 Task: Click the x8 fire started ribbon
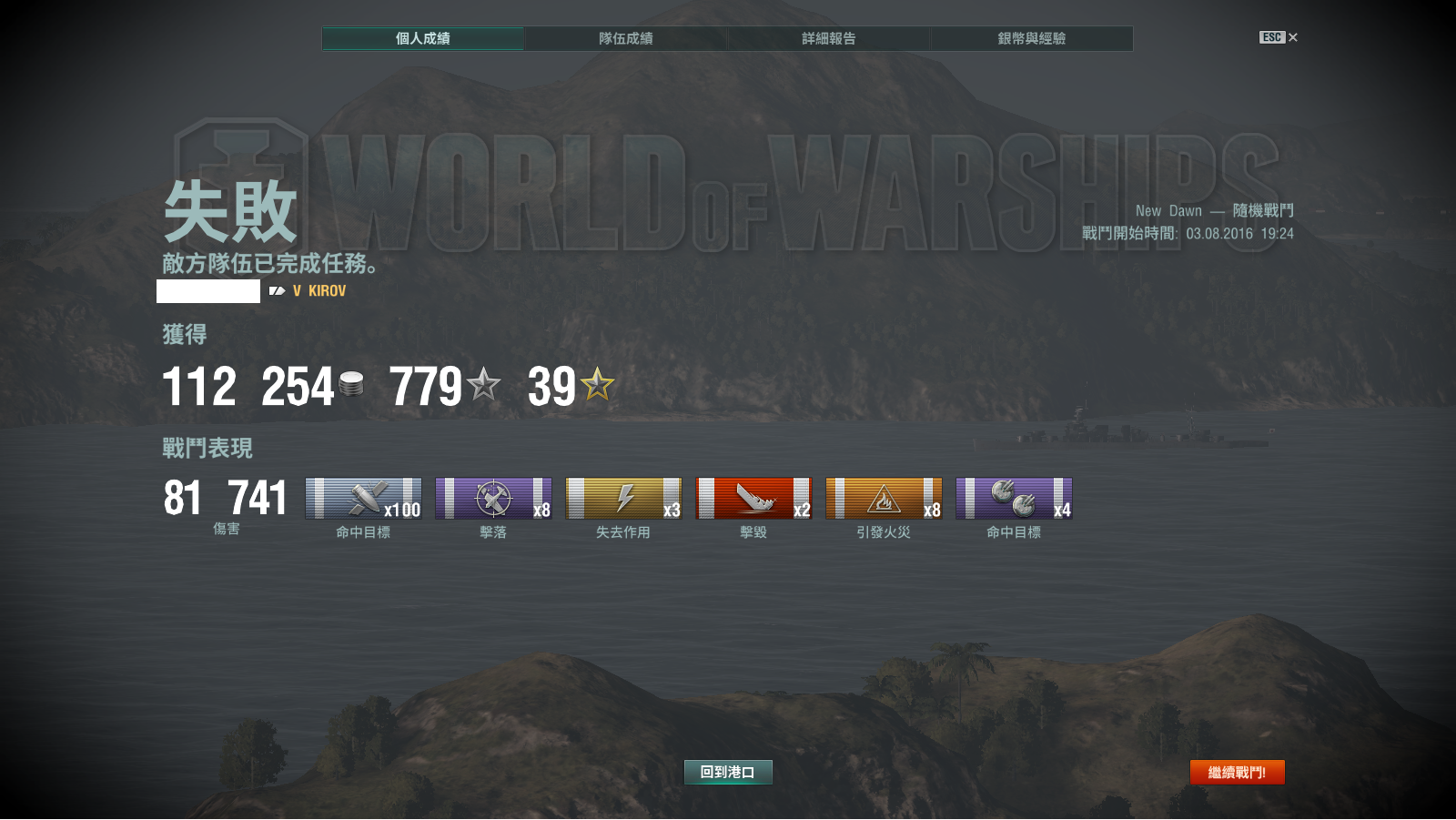884,499
